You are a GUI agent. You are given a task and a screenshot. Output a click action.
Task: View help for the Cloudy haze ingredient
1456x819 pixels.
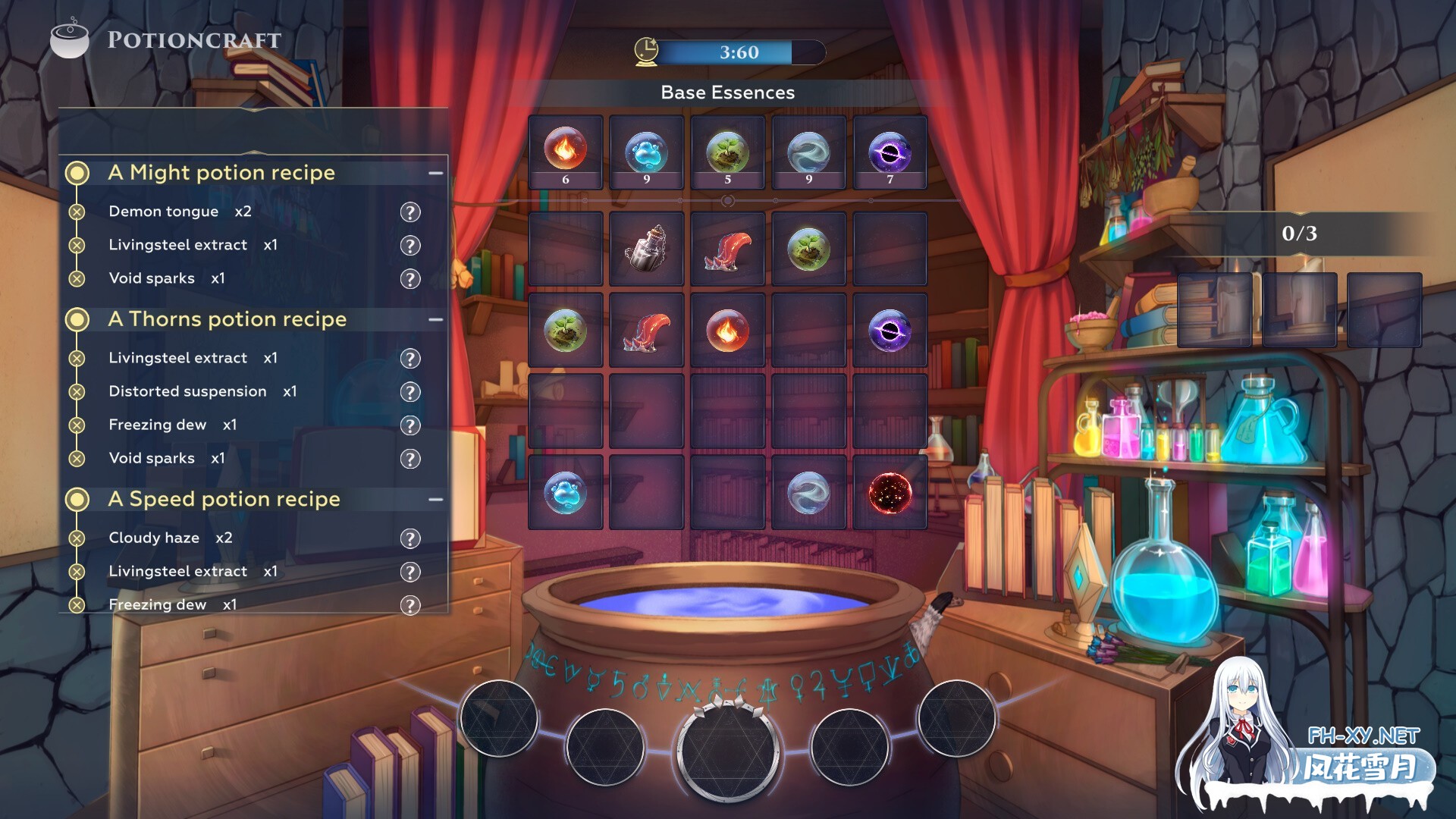(410, 538)
